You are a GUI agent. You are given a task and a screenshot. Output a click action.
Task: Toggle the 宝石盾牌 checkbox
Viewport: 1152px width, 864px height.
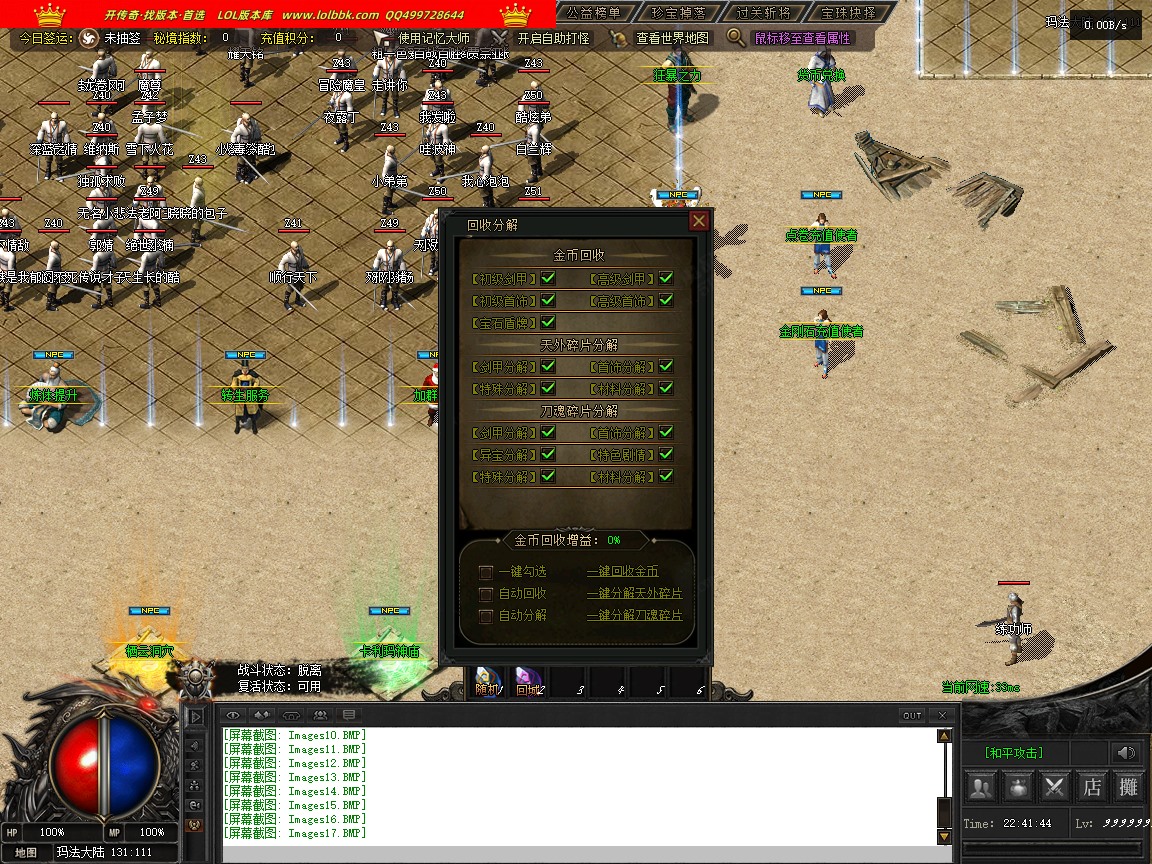click(548, 322)
